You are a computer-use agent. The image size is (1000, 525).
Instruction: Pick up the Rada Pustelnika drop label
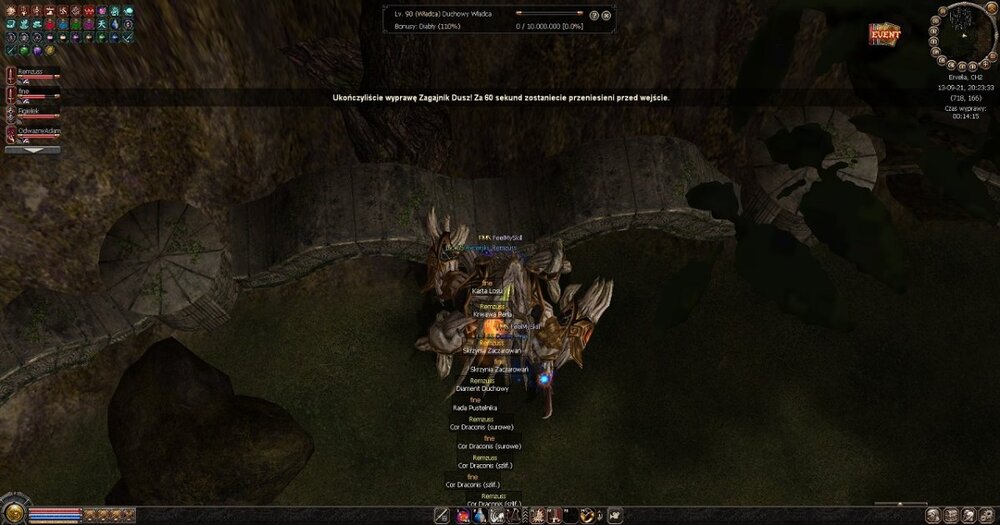pyautogui.click(x=475, y=407)
